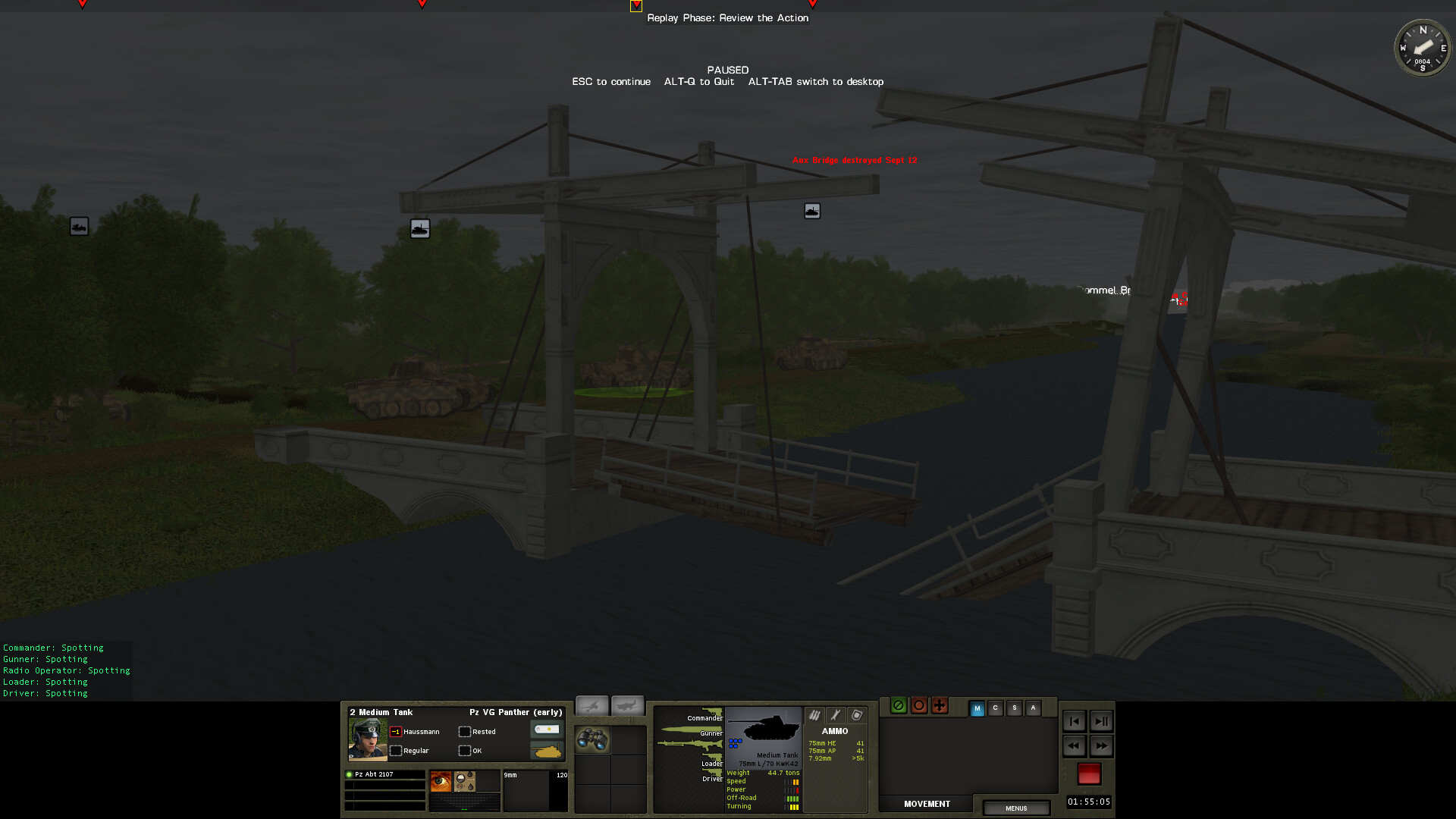Click the floating tank icon above the left Panther
Viewport: 1456px width, 819px height.
[420, 228]
